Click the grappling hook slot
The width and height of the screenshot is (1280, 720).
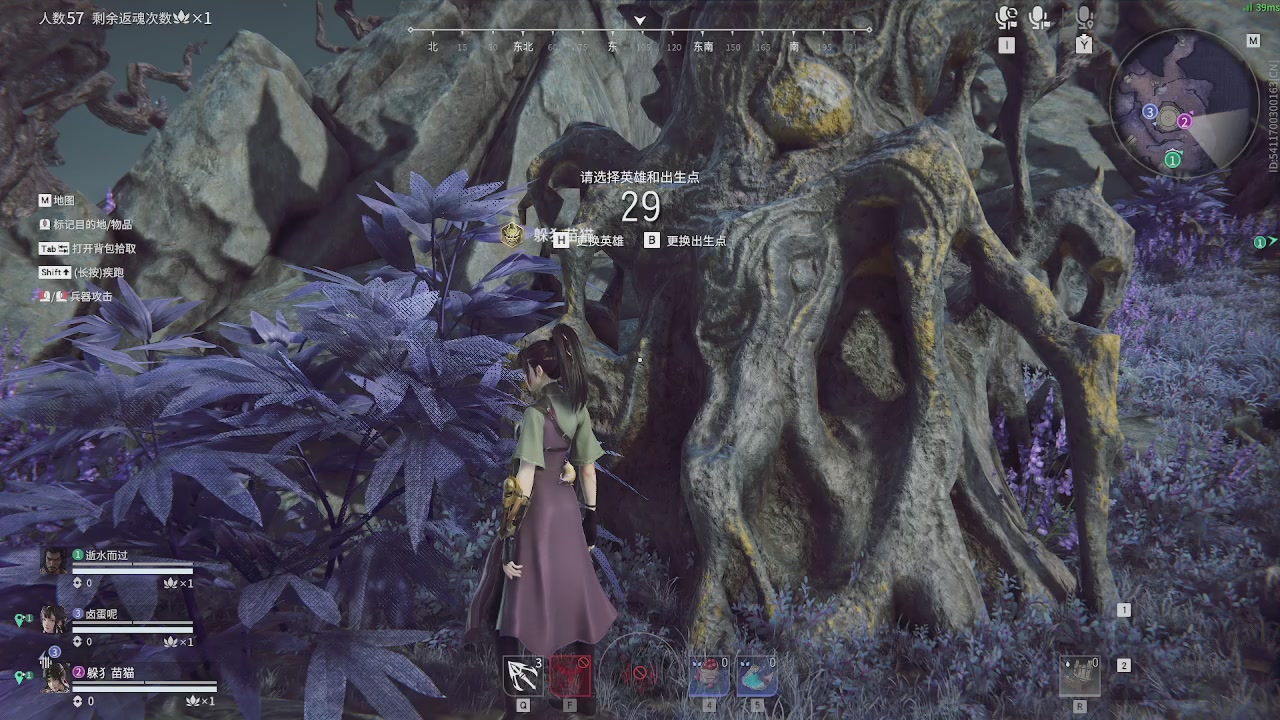523,676
